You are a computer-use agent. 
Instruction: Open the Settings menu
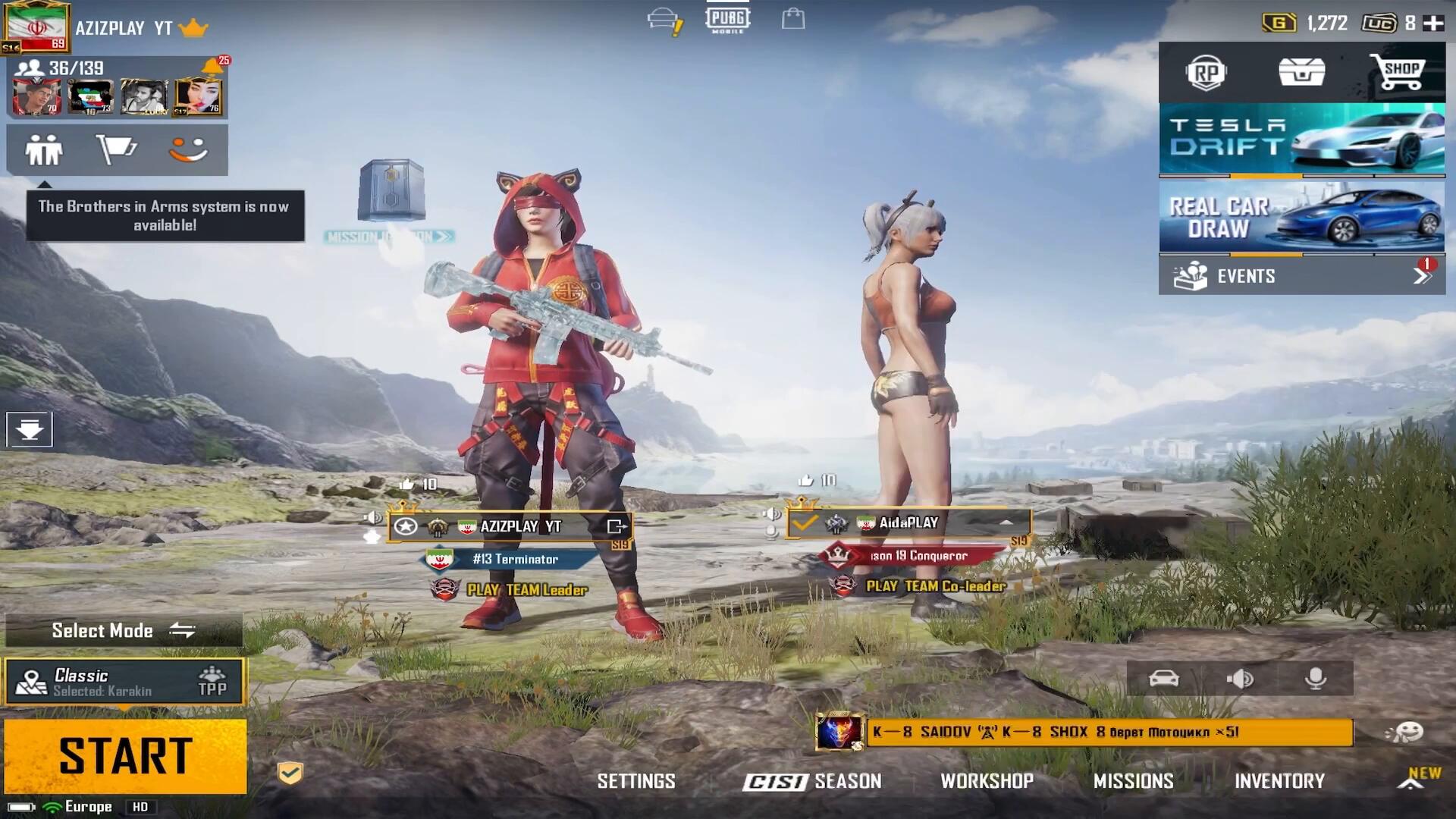pyautogui.click(x=635, y=781)
